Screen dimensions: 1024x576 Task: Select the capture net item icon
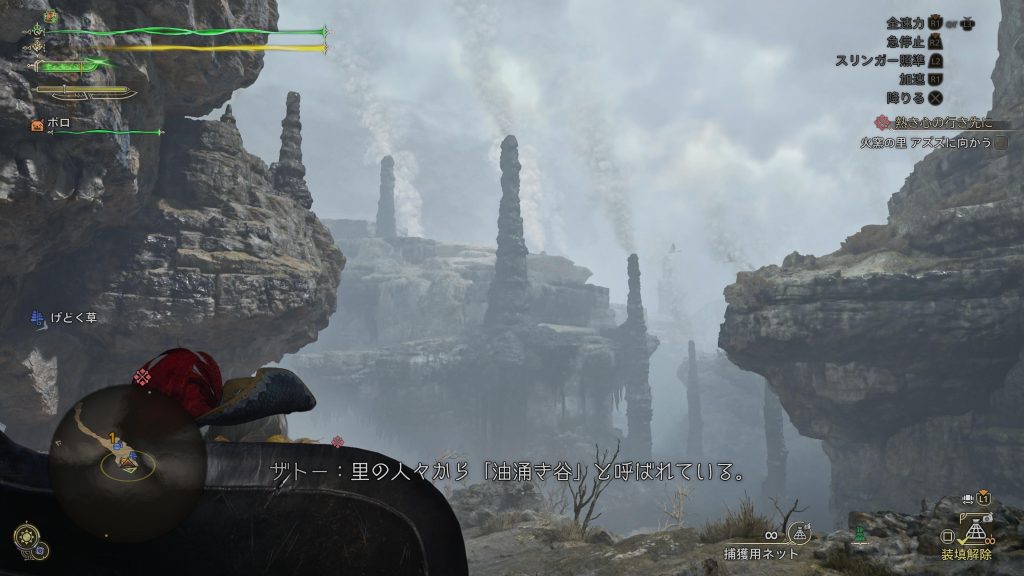coord(798,532)
